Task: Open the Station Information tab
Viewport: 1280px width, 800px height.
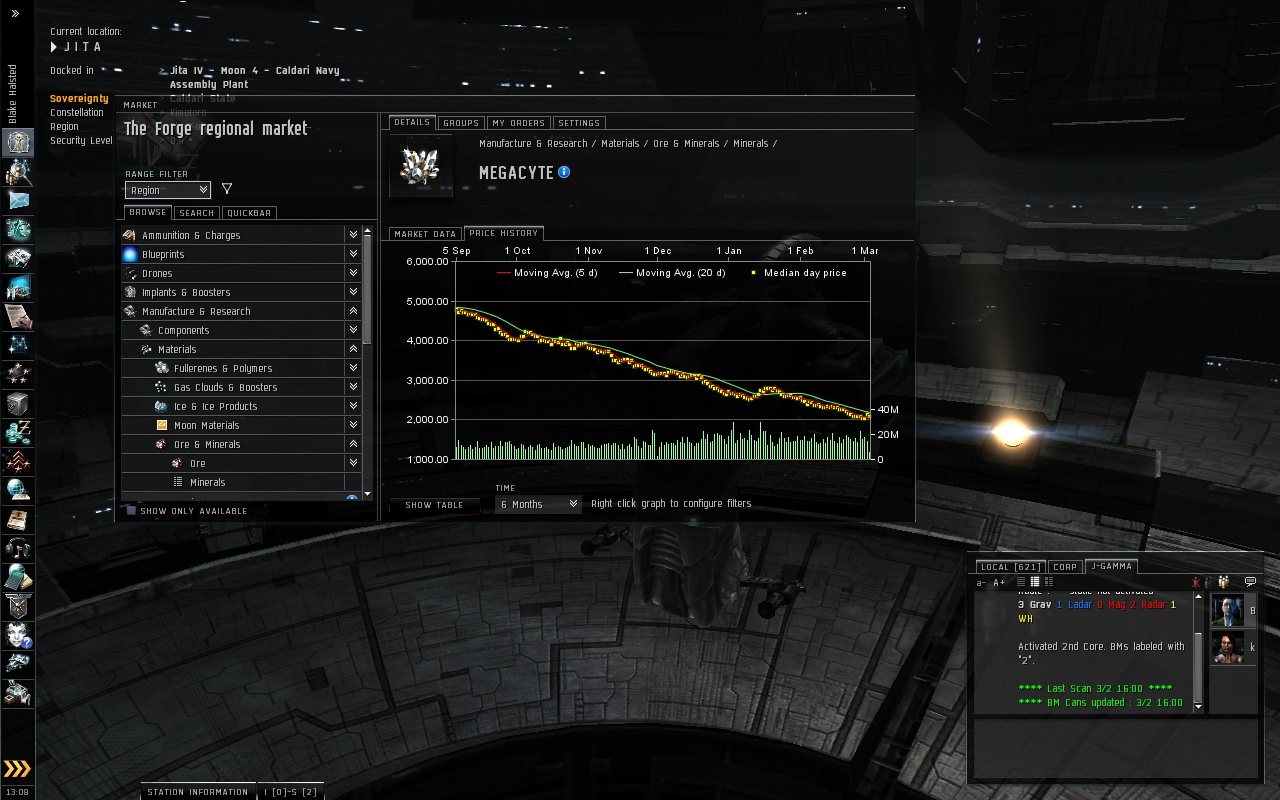Action: (198, 792)
